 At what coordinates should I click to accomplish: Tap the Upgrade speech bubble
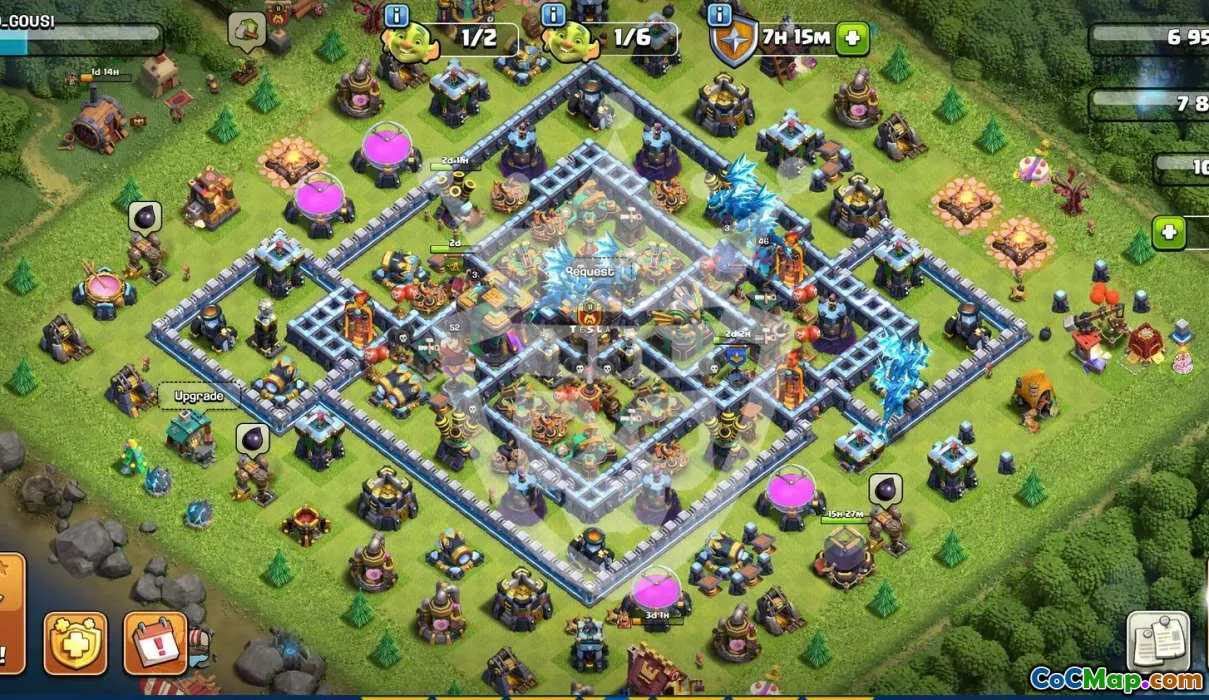tap(199, 395)
